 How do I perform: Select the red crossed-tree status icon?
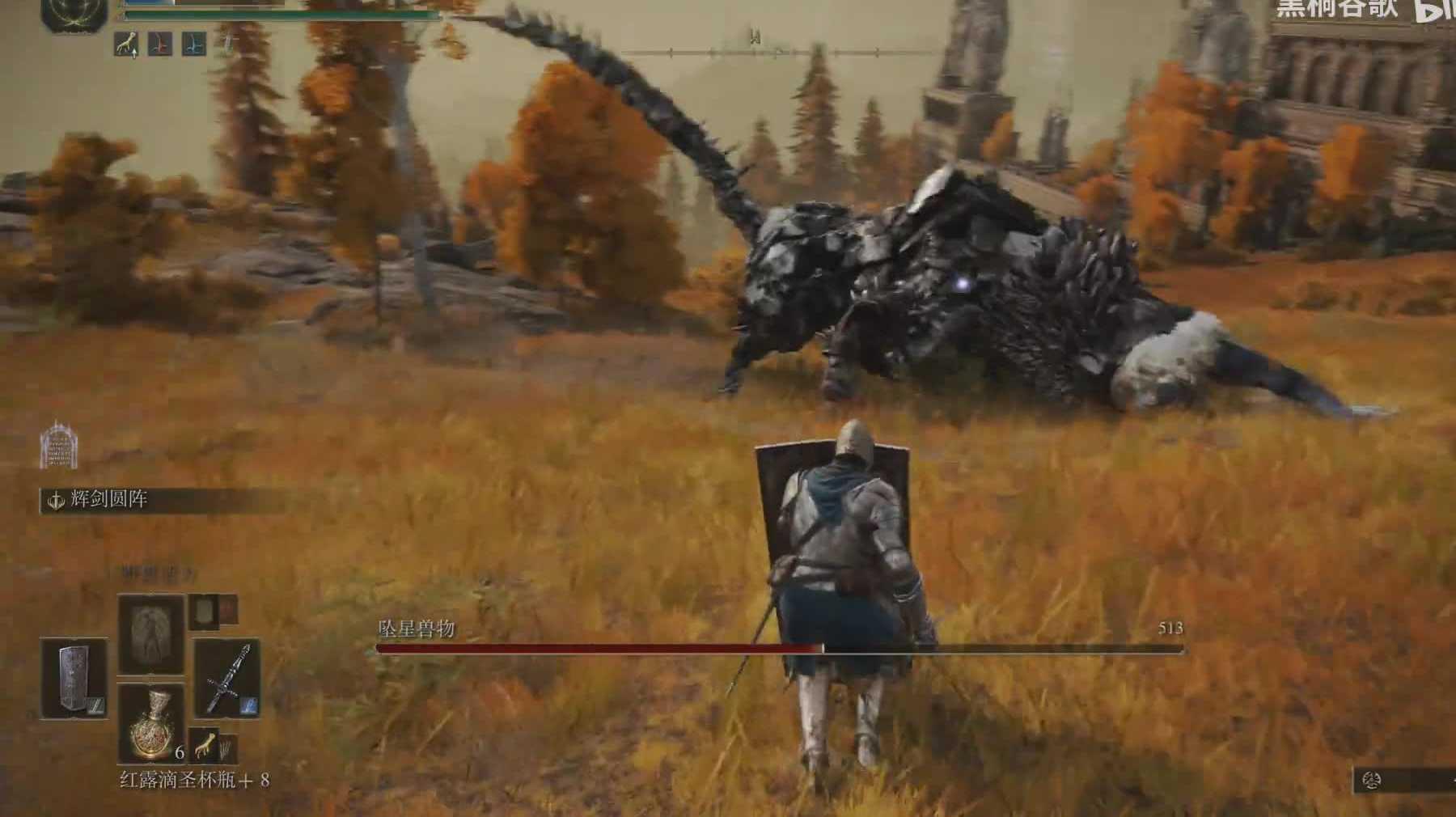click(159, 44)
